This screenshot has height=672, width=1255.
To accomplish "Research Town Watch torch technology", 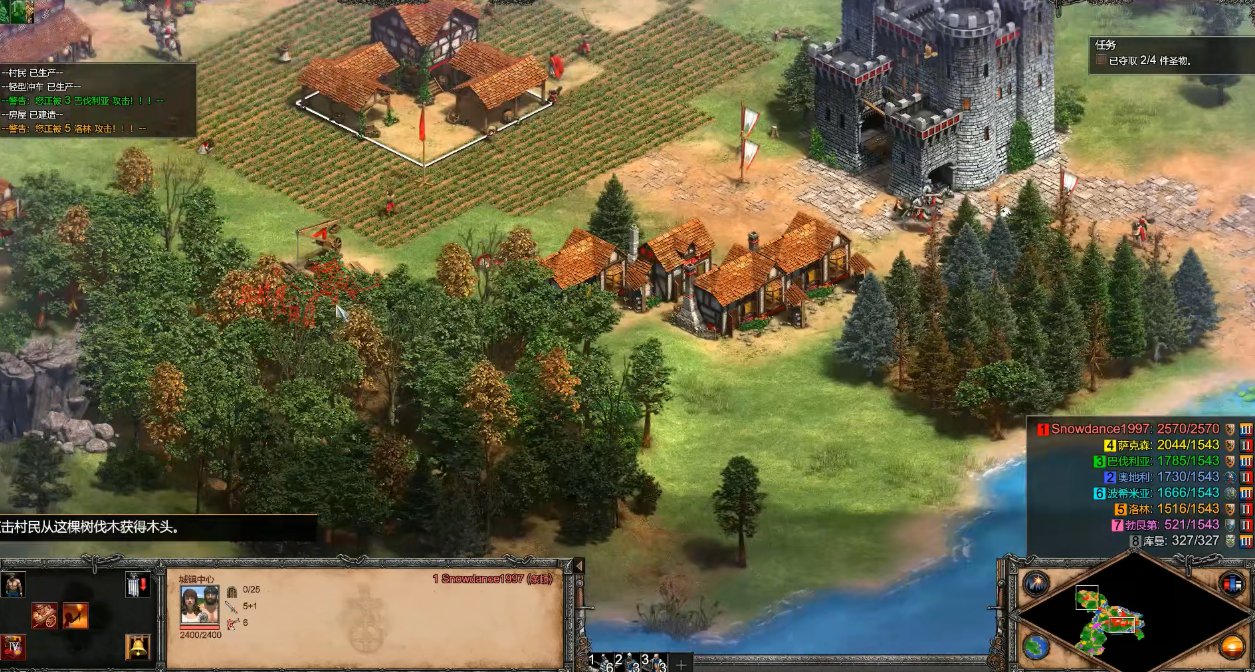I will [x=76, y=615].
